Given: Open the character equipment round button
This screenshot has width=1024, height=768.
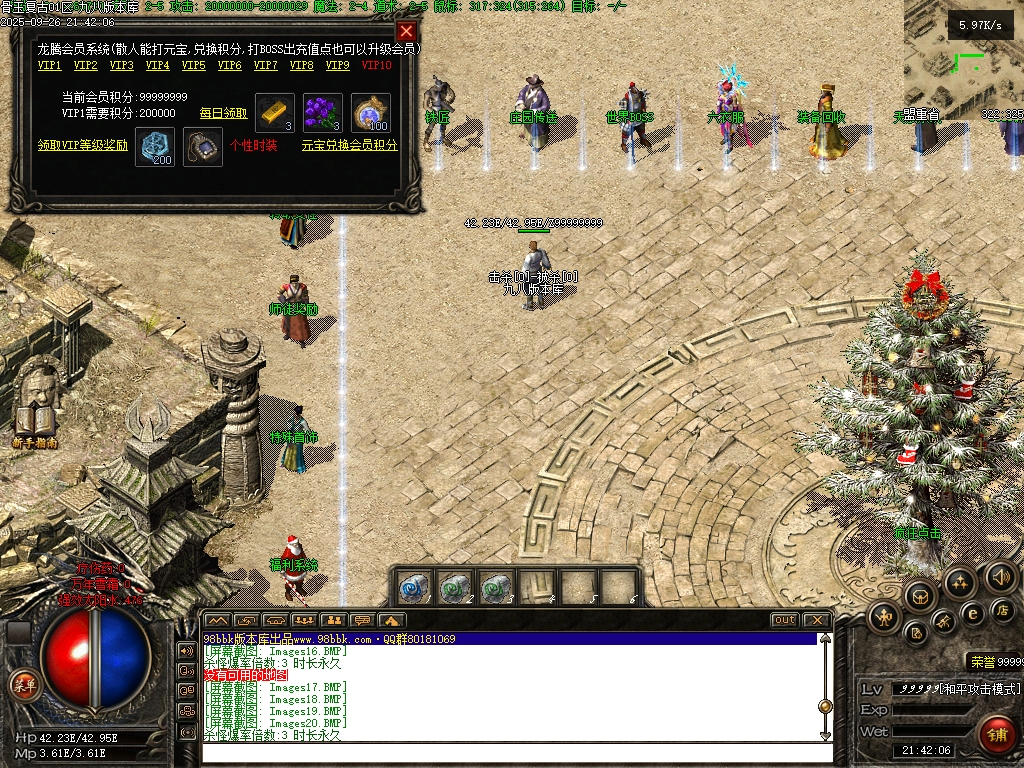Looking at the screenshot, I should tap(883, 618).
